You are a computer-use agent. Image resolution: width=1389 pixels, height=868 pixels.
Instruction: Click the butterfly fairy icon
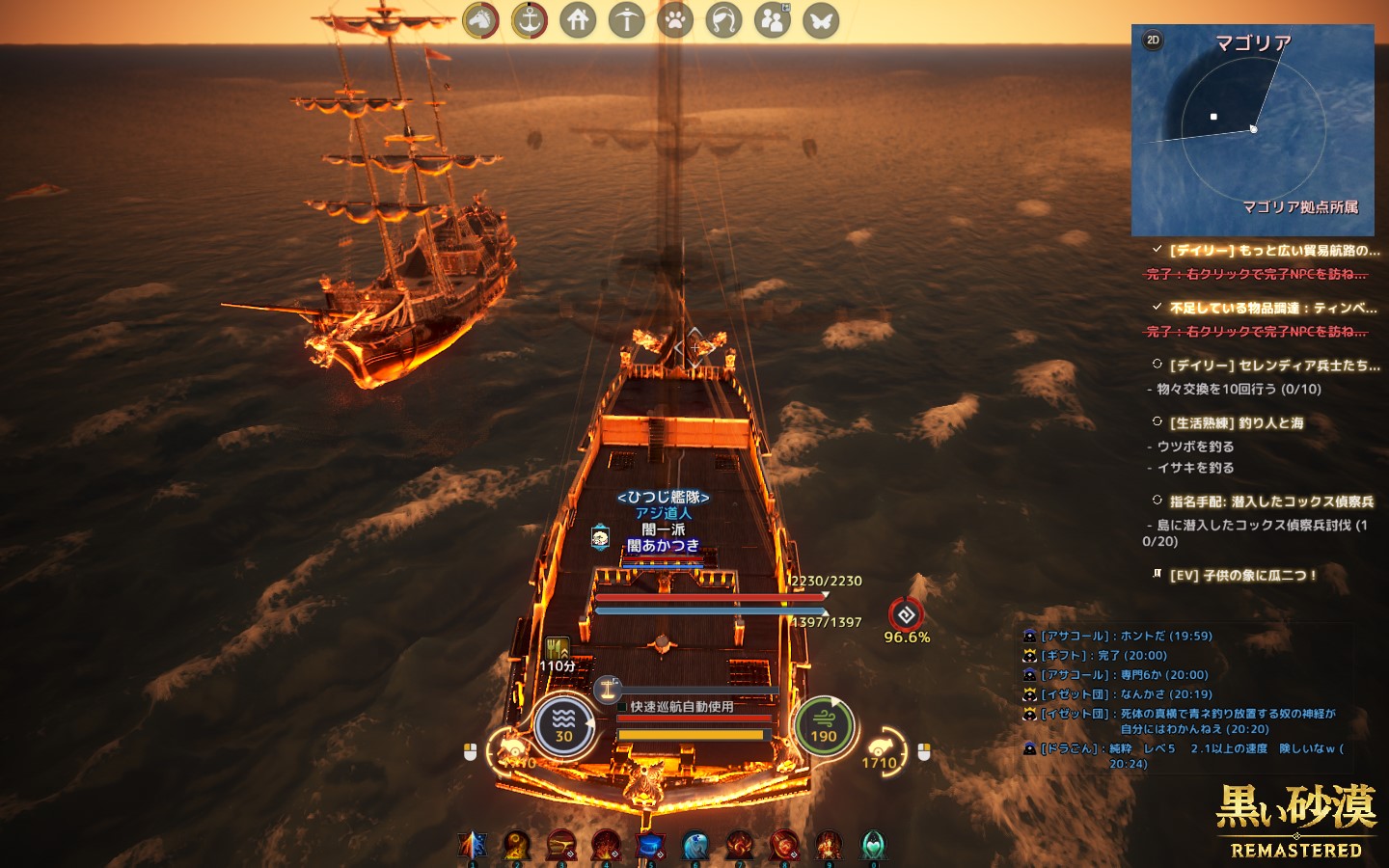(x=821, y=20)
